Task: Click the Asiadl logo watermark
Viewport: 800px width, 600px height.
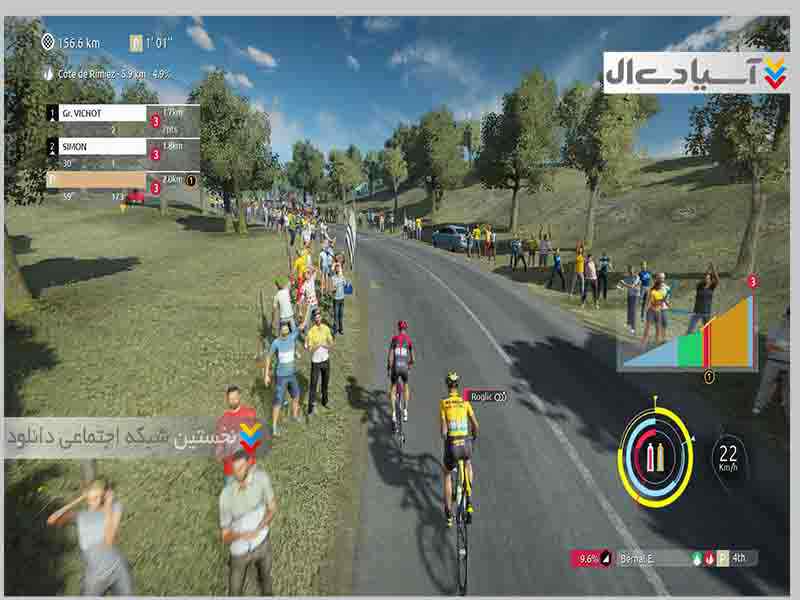Action: tap(695, 73)
